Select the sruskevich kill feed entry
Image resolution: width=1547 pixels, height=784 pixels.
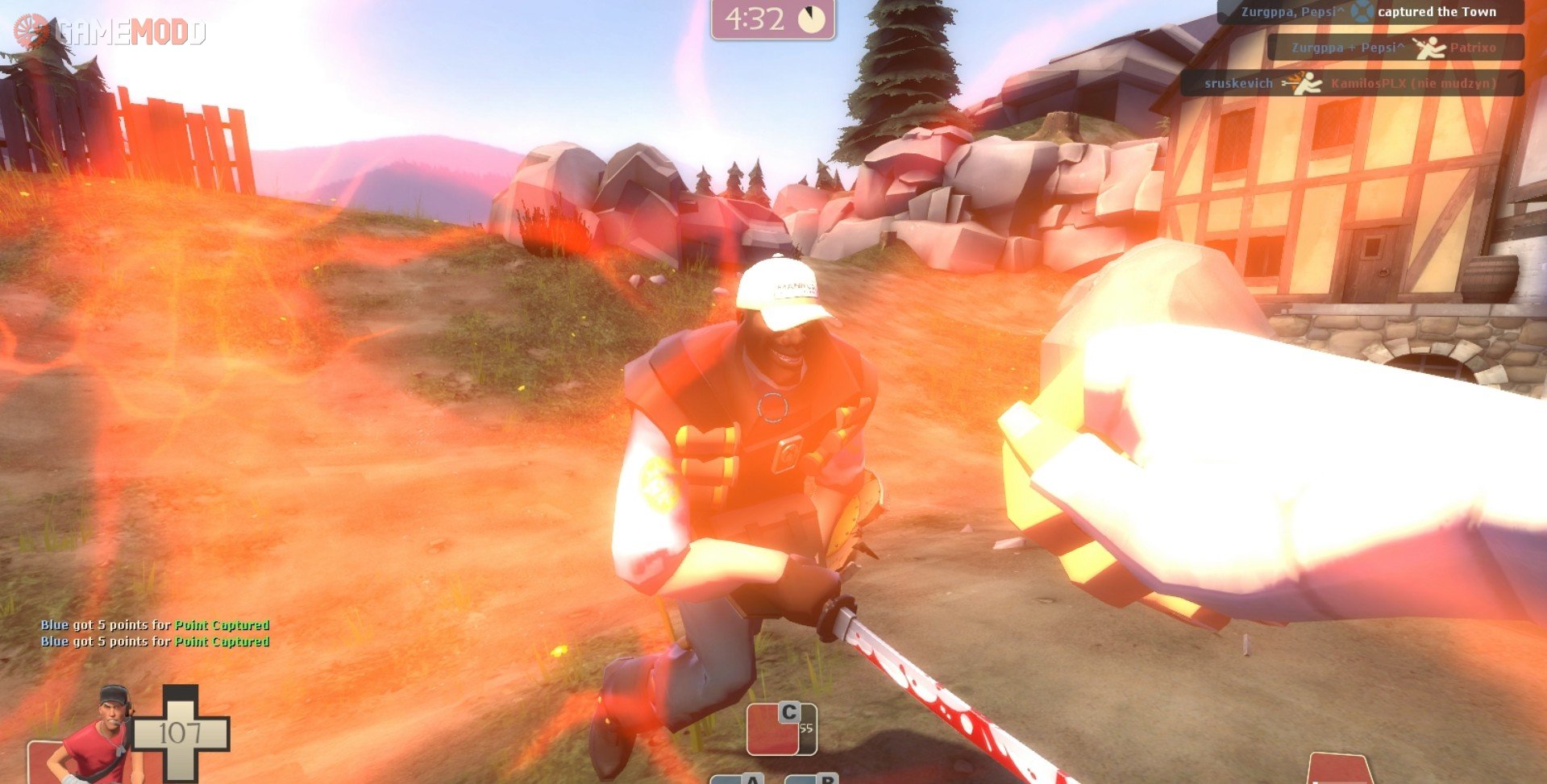[1352, 83]
